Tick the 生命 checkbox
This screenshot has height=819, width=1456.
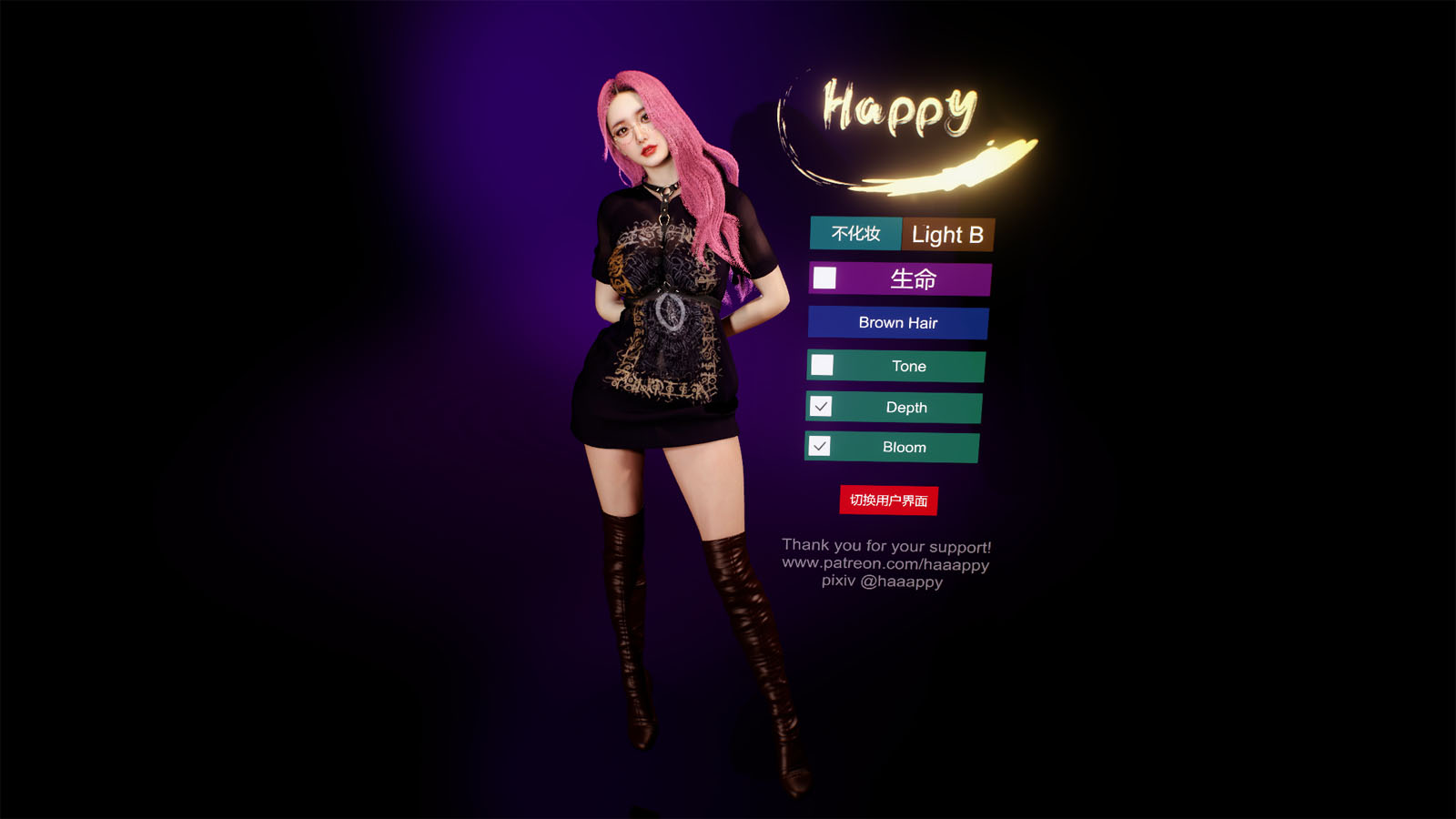point(824,278)
